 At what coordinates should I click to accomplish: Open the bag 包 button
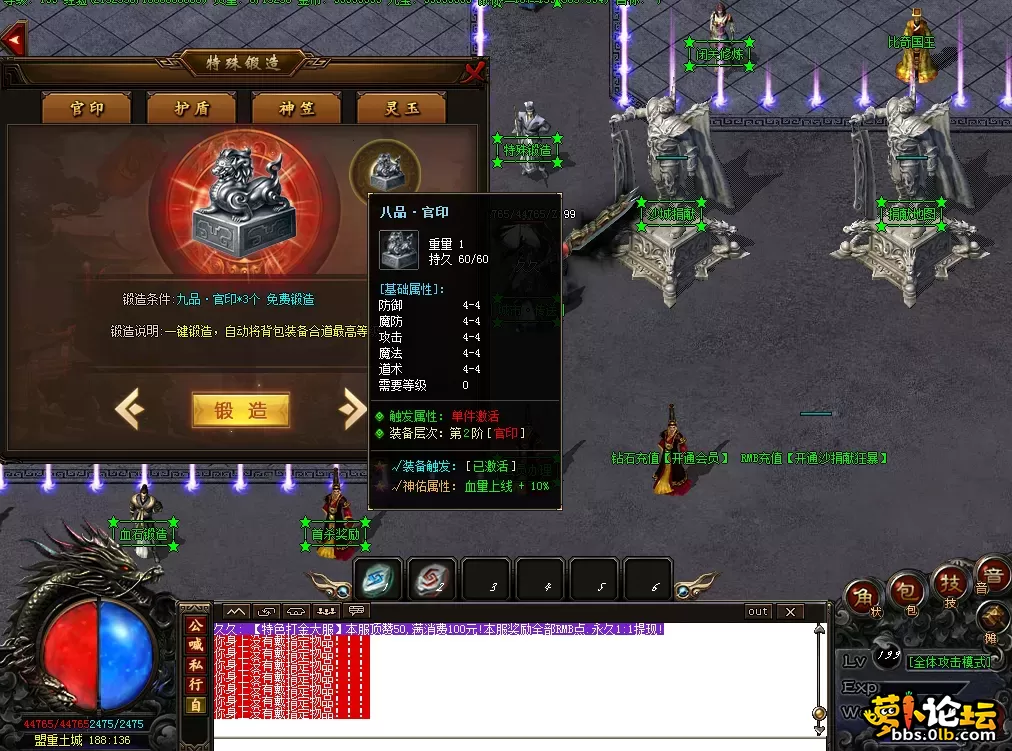point(905,590)
